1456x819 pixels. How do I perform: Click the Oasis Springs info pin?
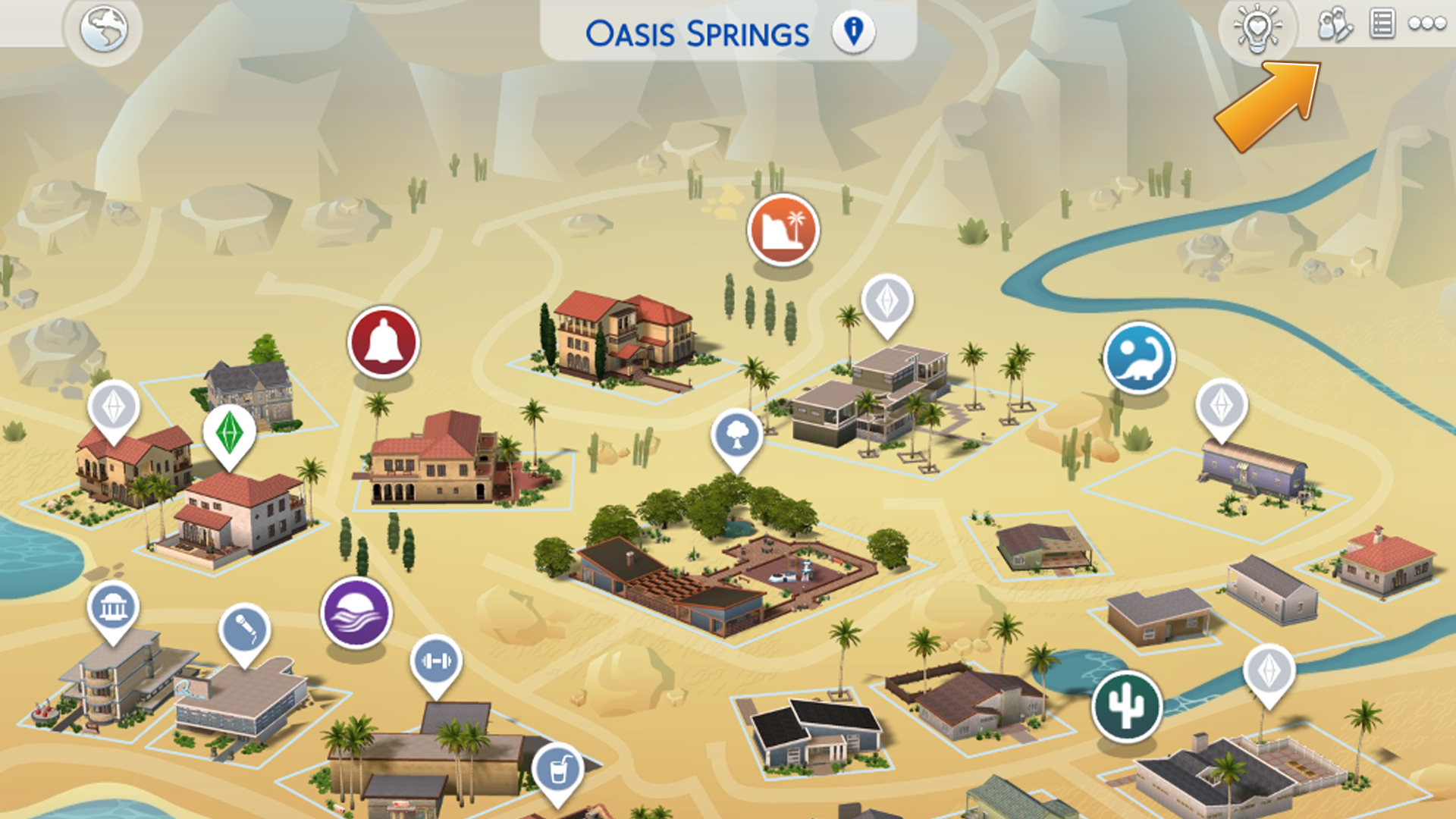click(853, 32)
